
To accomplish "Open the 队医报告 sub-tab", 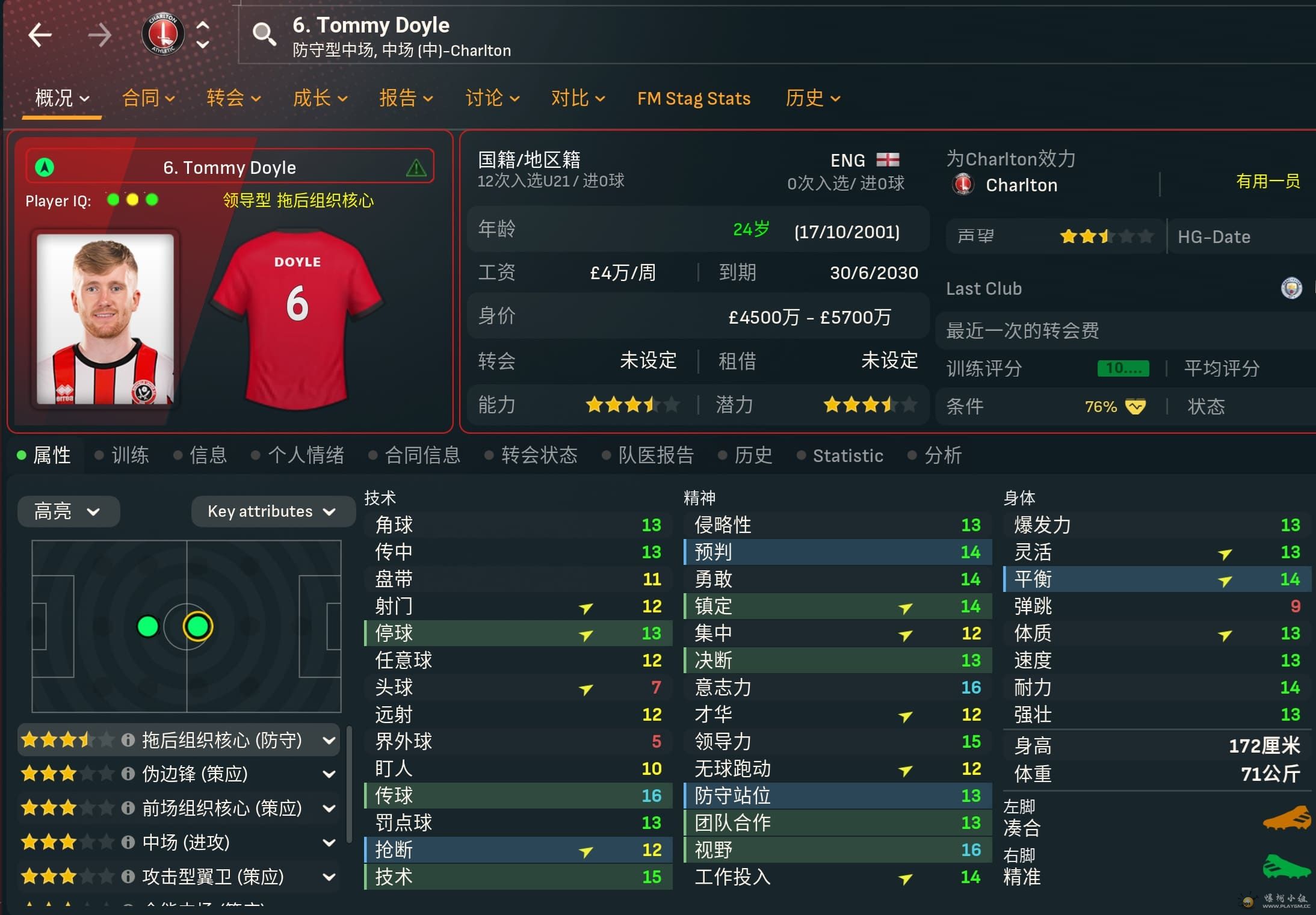I will [x=656, y=455].
